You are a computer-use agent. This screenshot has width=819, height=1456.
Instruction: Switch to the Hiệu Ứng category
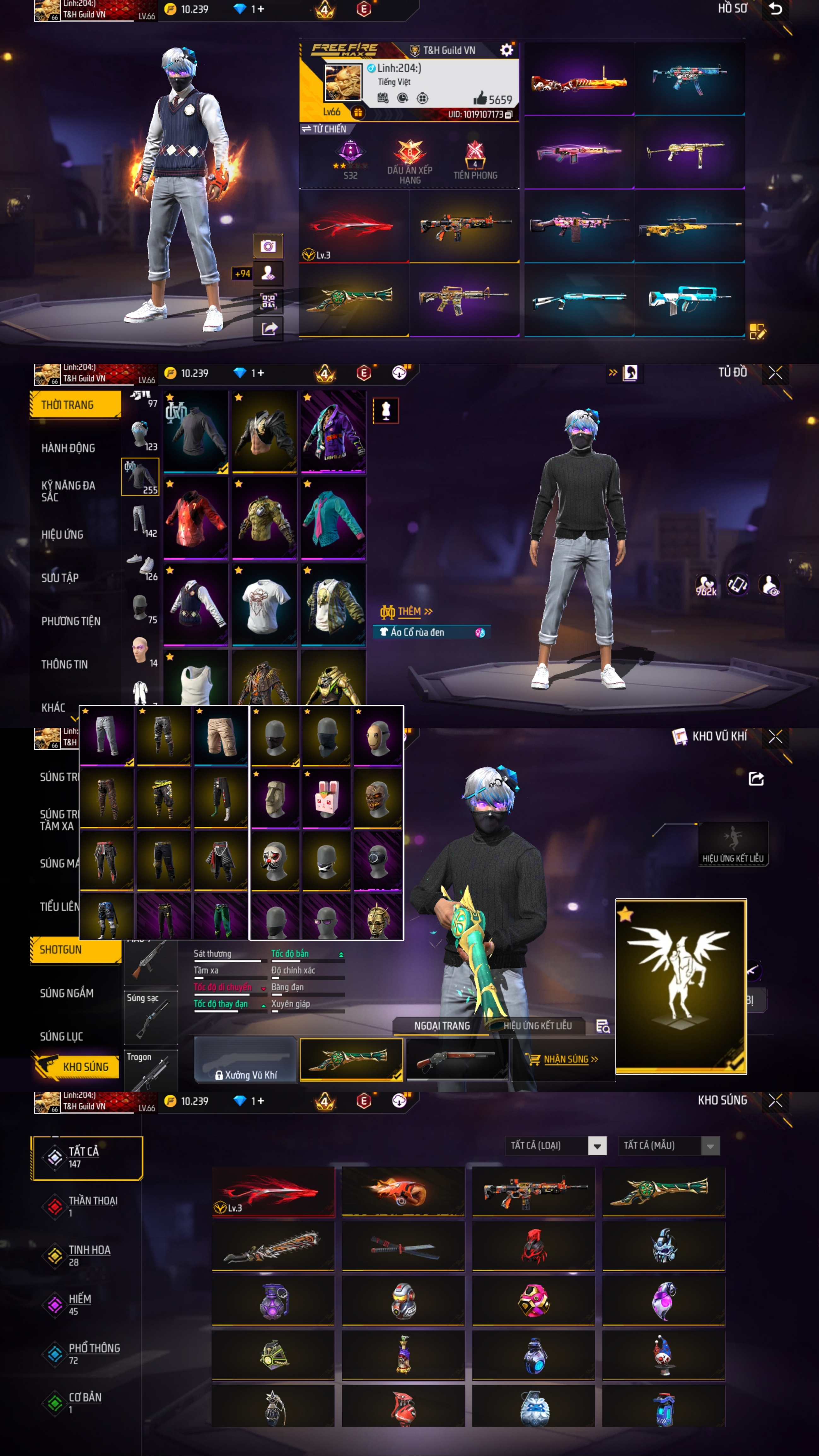(62, 535)
